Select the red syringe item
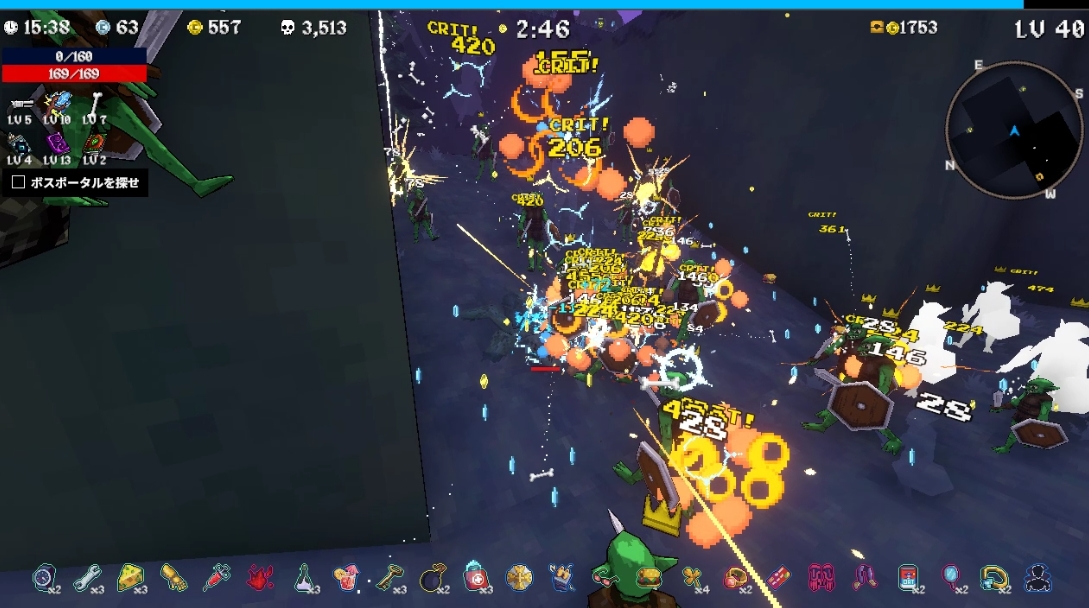 click(x=217, y=576)
